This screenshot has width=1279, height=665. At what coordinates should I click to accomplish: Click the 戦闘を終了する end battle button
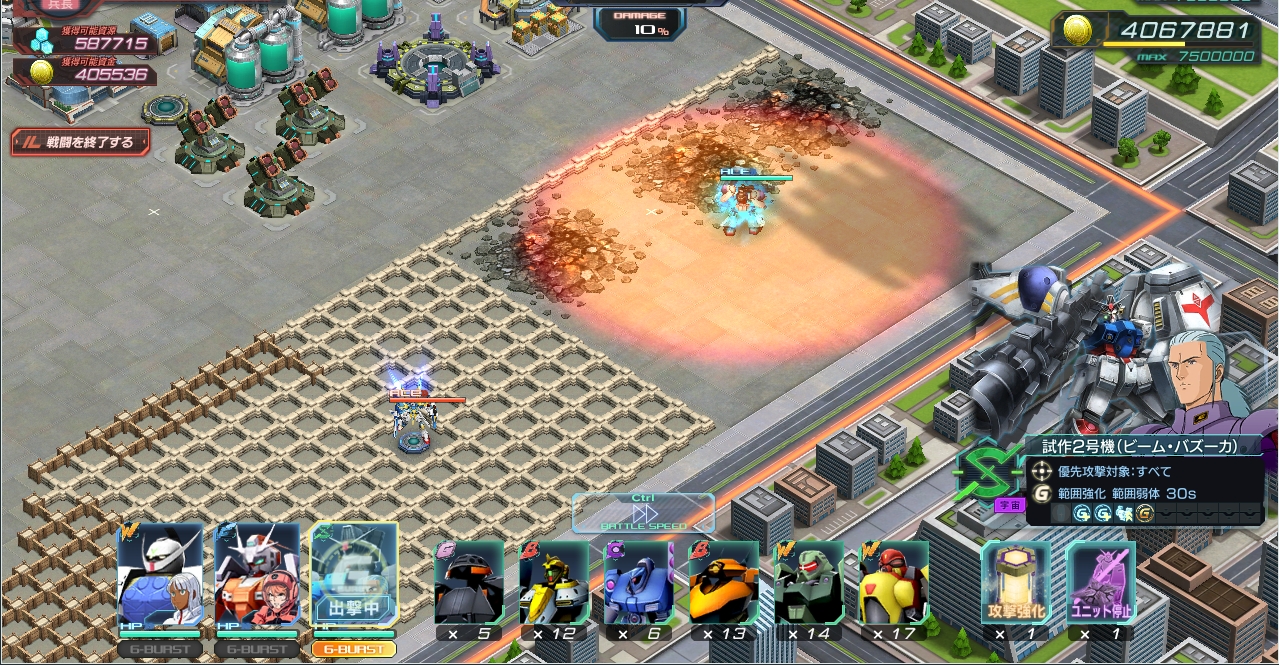(x=81, y=142)
